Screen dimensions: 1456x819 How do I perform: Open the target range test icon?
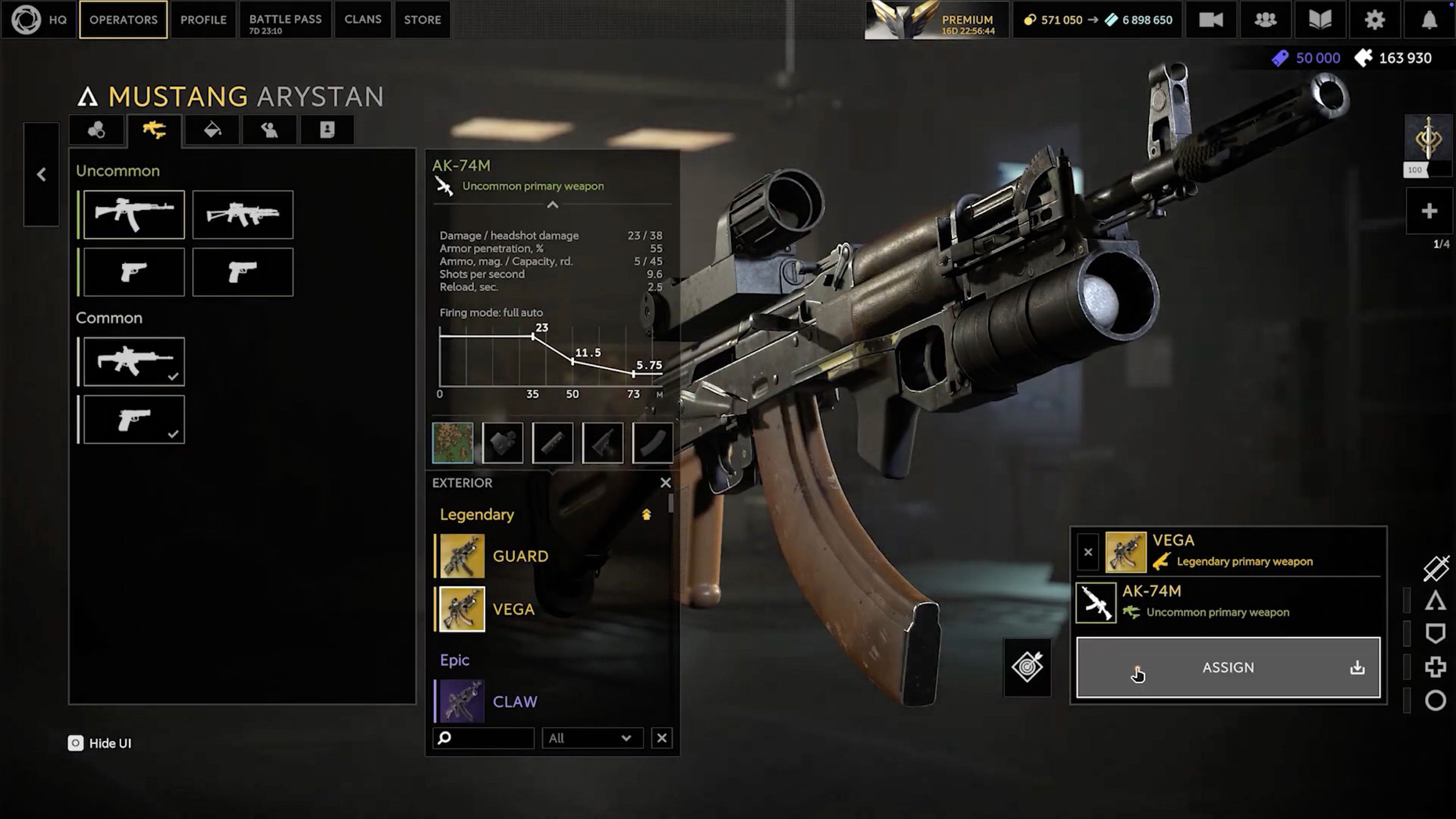click(x=1027, y=668)
